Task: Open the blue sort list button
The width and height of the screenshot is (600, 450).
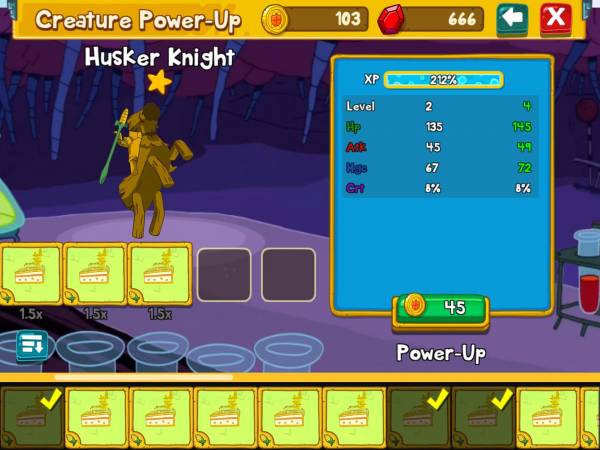Action: click(31, 345)
